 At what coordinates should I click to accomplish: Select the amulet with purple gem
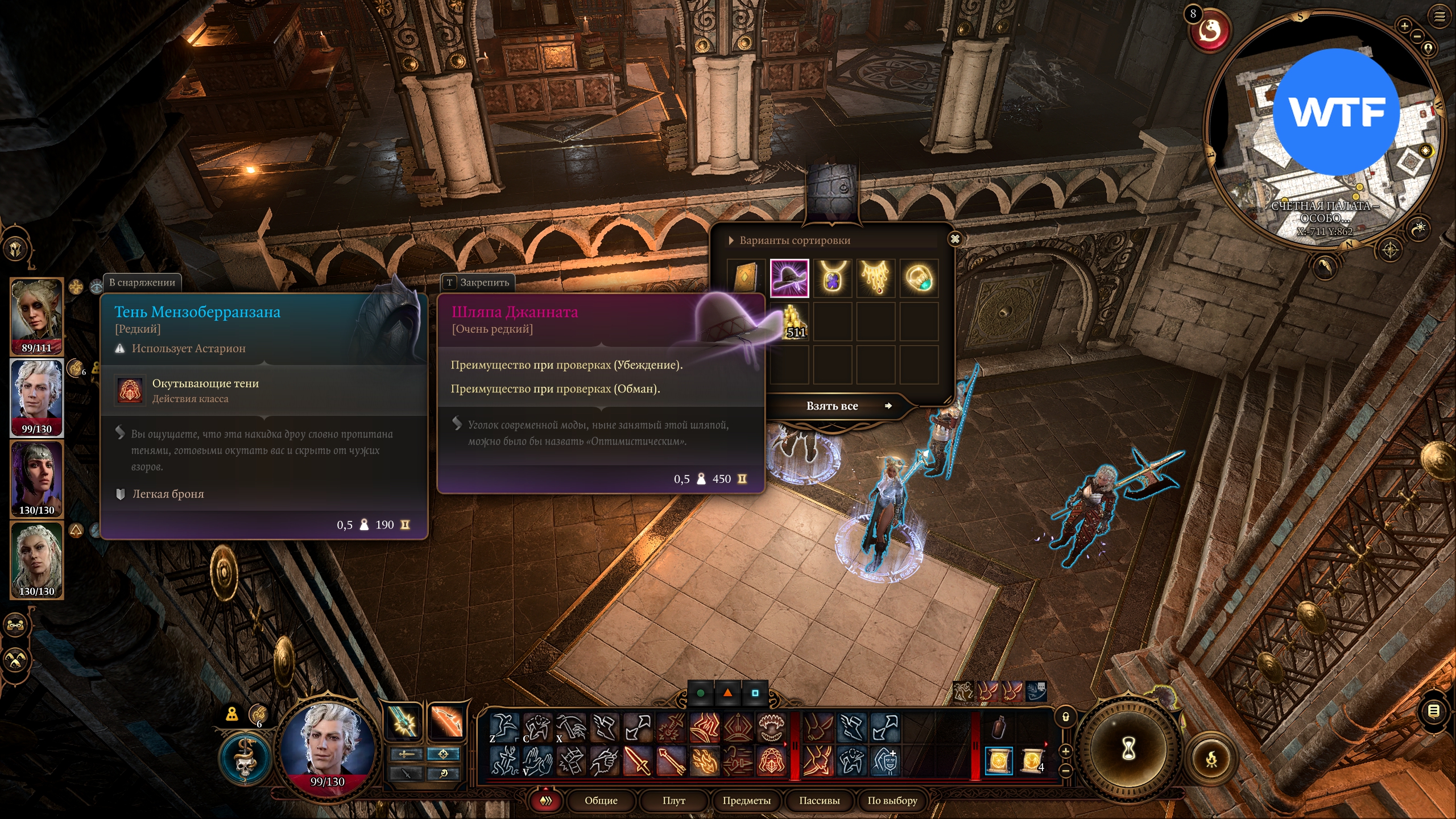tap(832, 278)
